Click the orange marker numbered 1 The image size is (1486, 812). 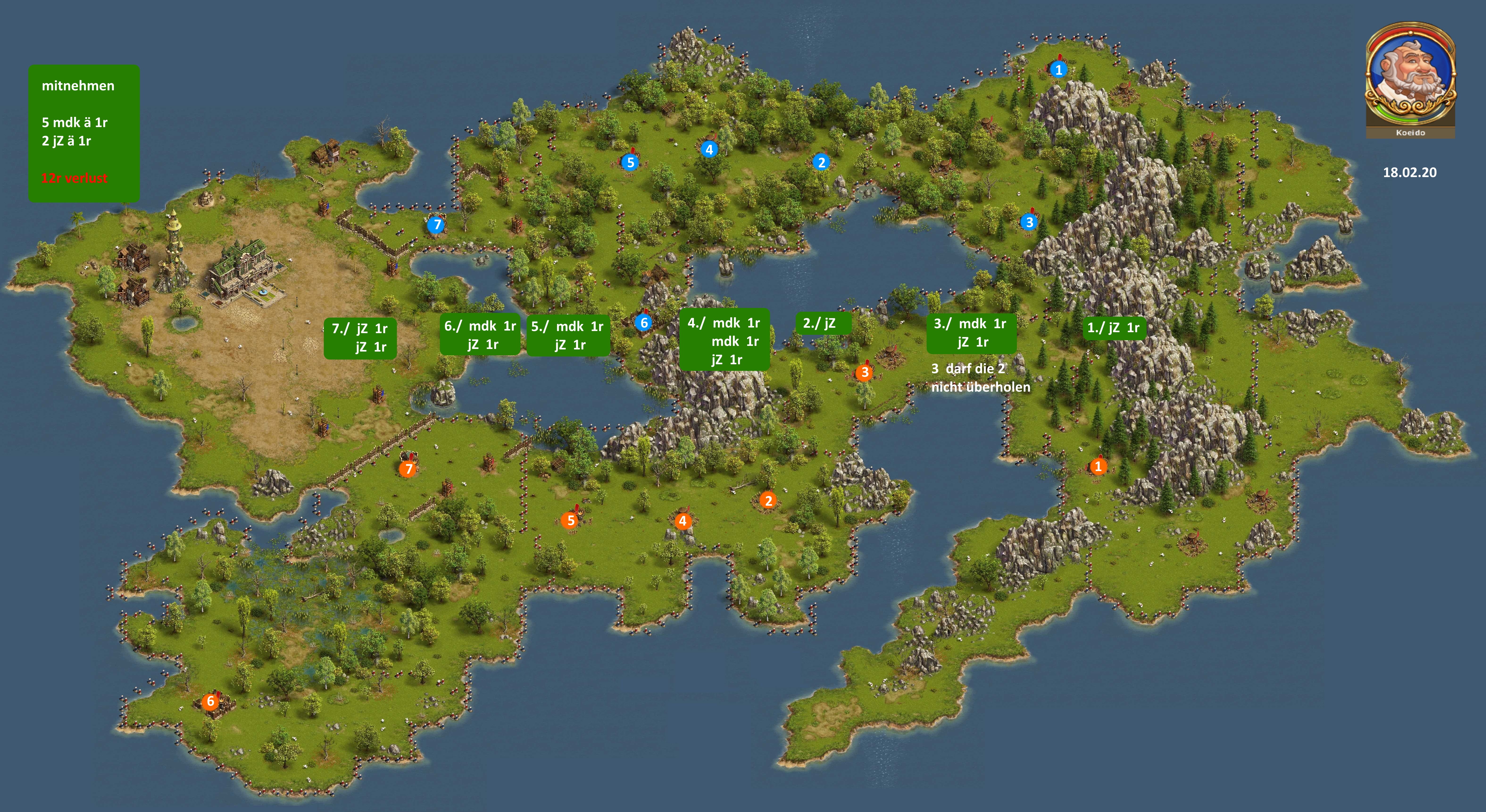(1098, 466)
